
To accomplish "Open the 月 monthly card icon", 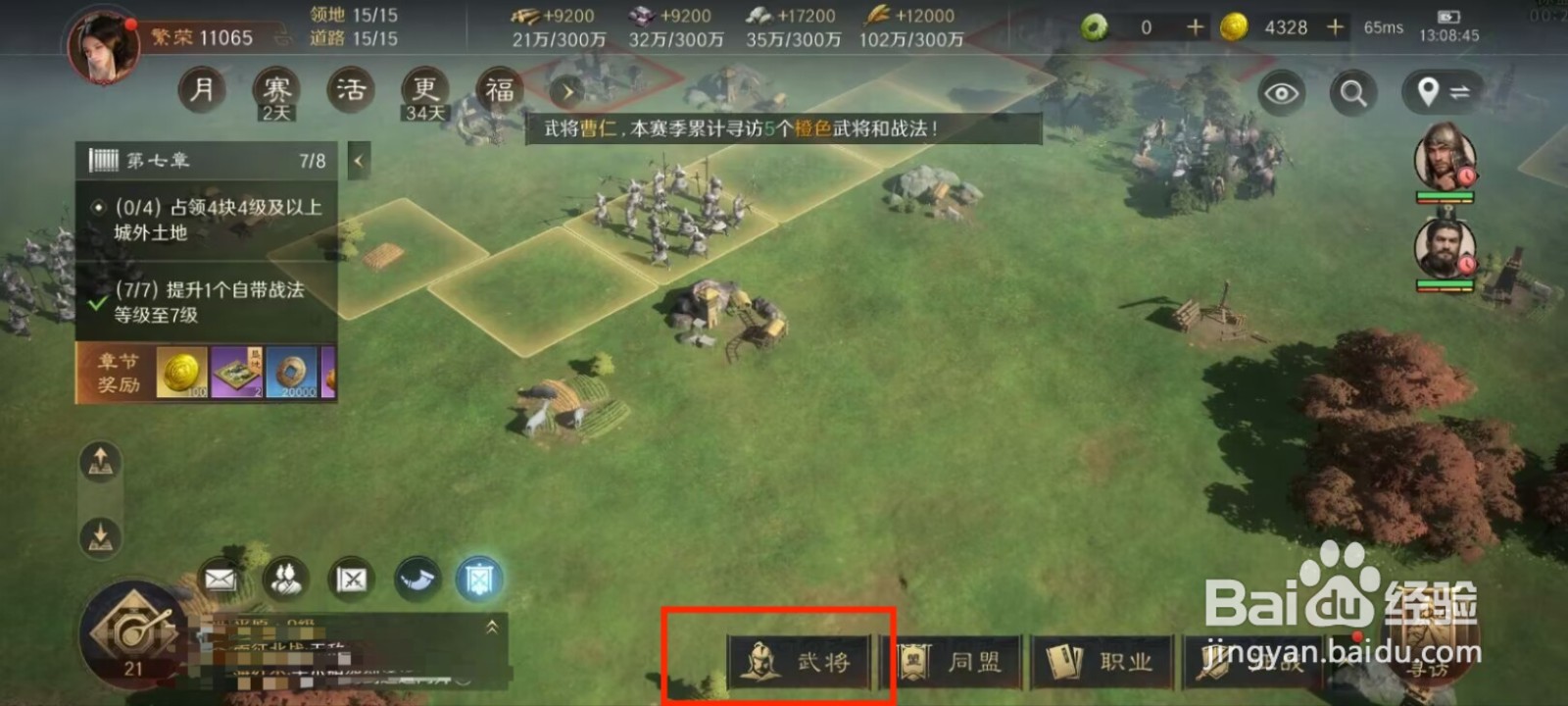I will pyautogui.click(x=202, y=88).
